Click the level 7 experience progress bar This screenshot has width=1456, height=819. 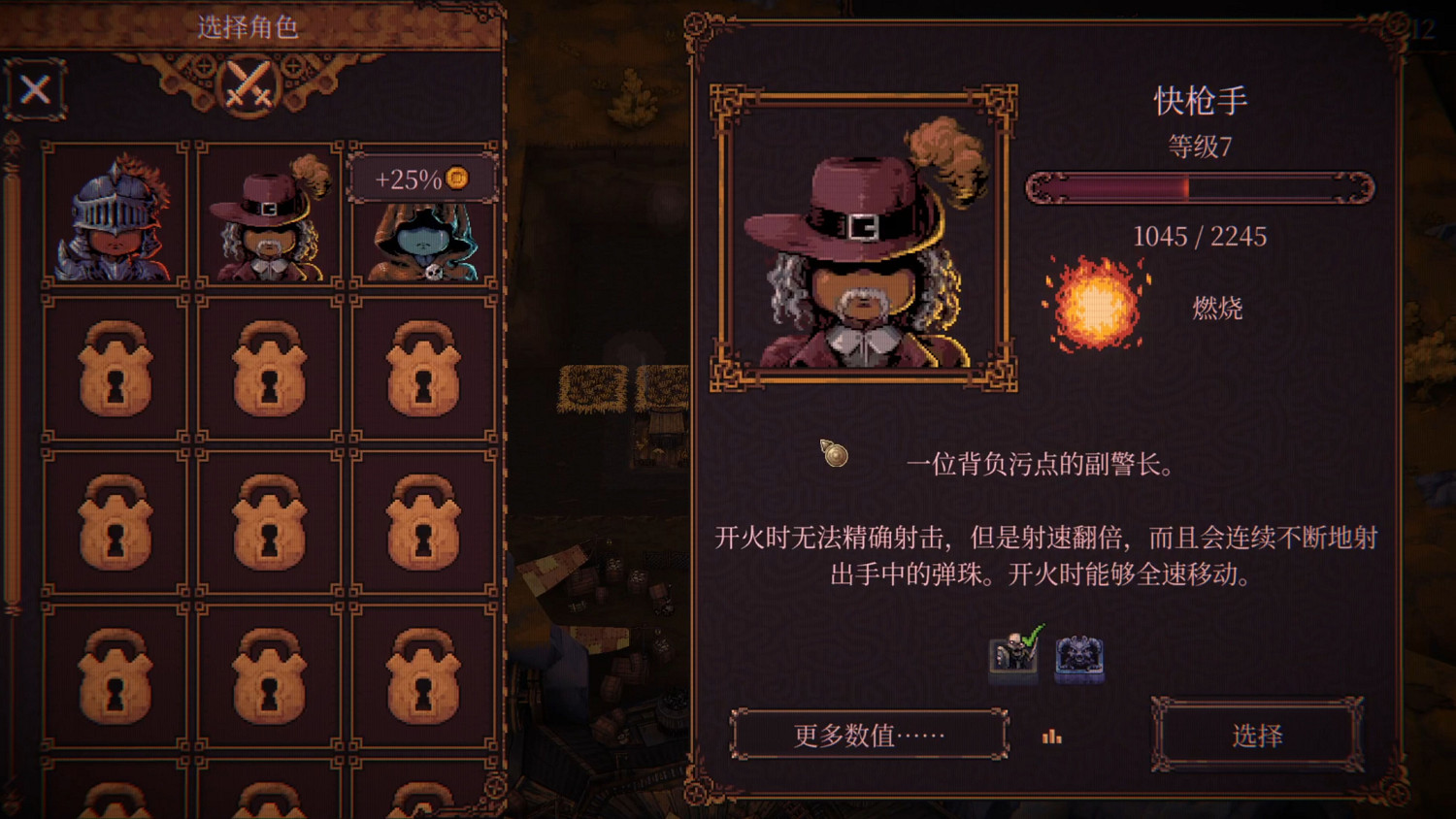coord(1201,189)
